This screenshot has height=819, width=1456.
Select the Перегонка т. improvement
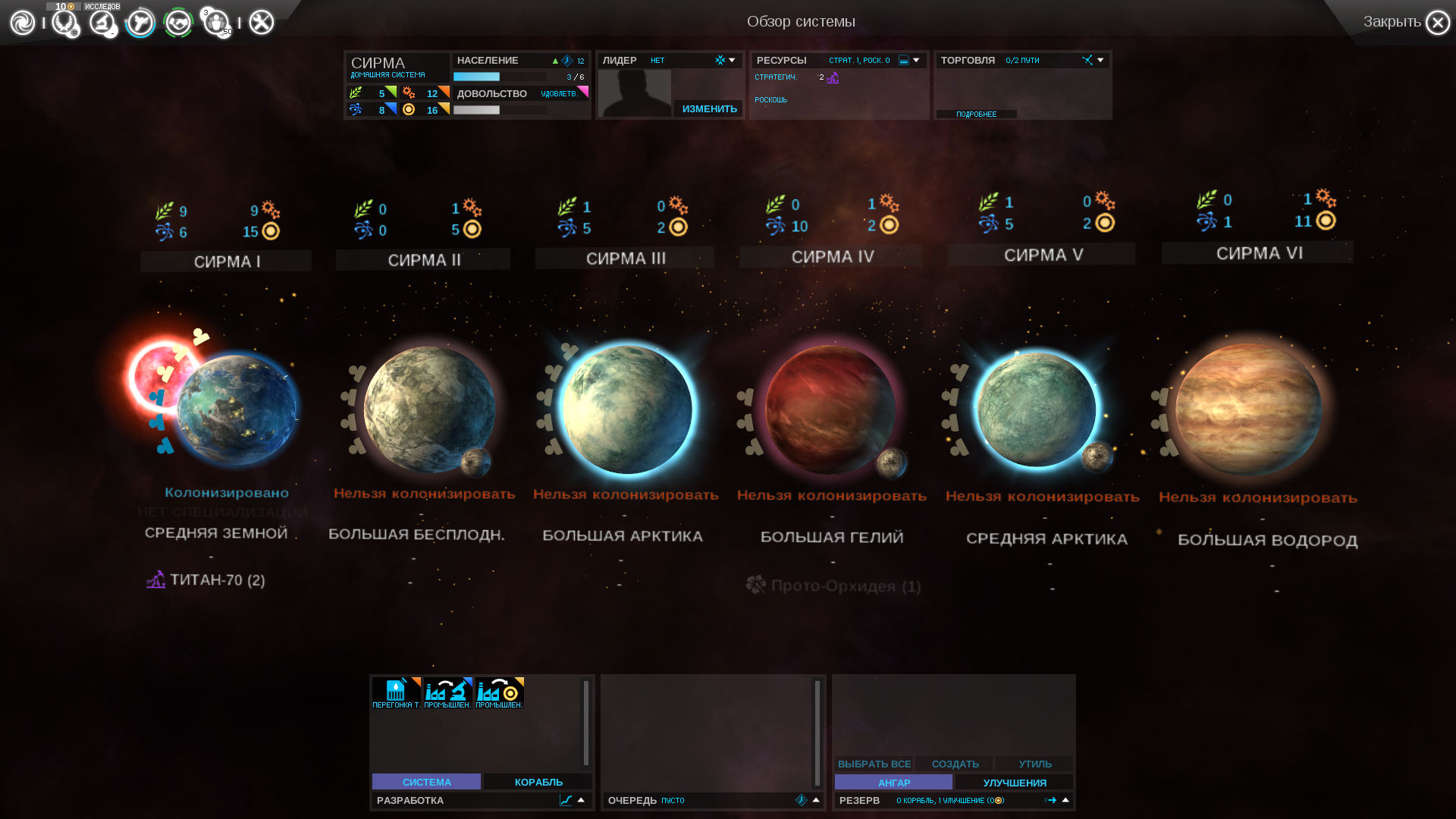[396, 693]
